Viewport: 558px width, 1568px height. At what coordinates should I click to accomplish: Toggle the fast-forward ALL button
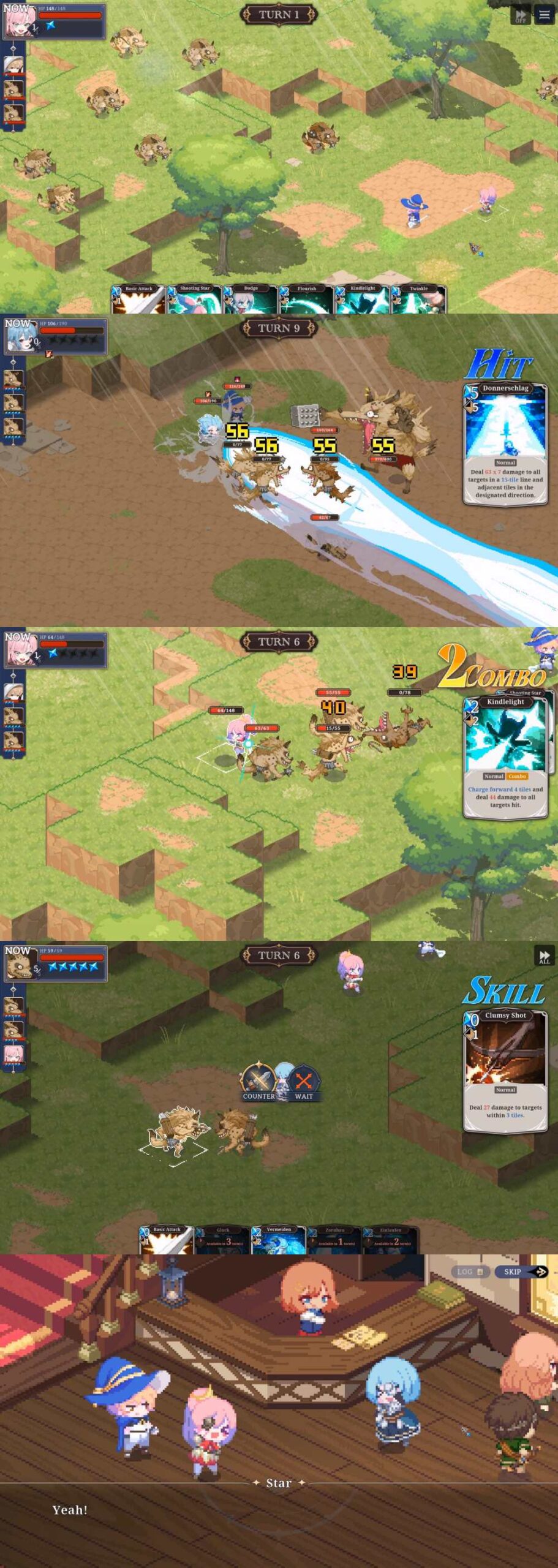pyautogui.click(x=544, y=957)
